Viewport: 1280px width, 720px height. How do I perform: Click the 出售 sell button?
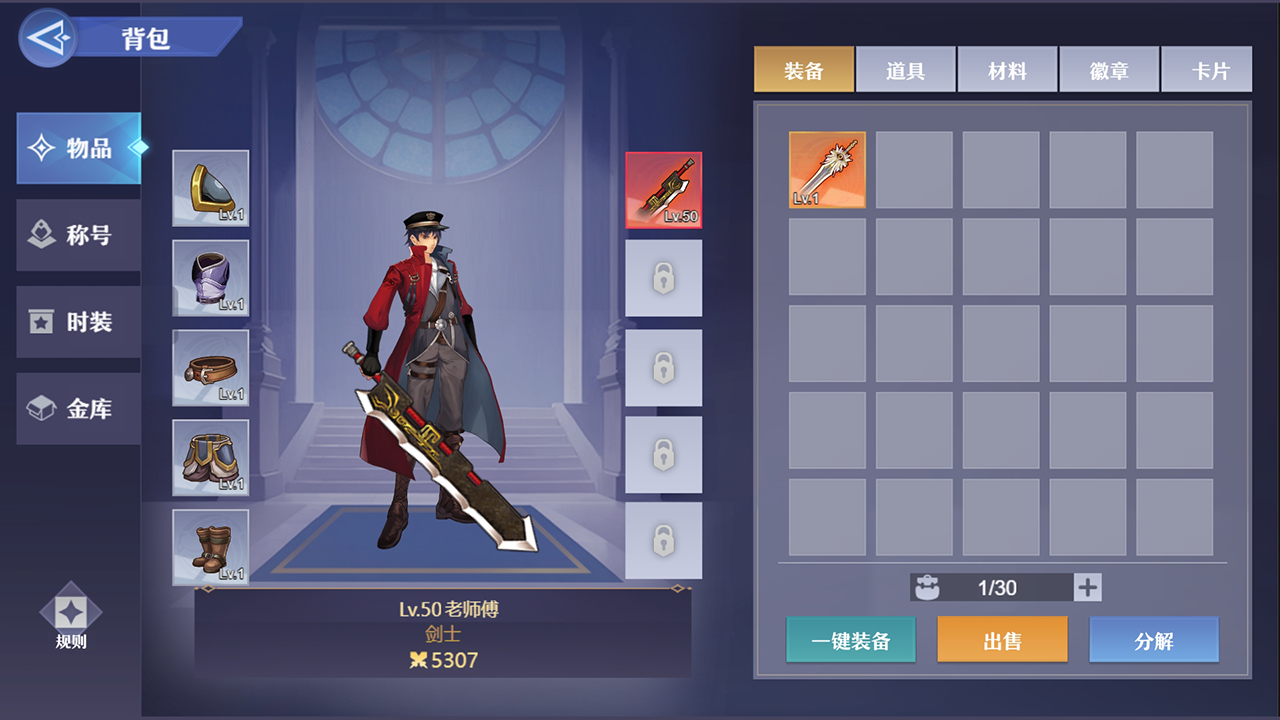1002,639
